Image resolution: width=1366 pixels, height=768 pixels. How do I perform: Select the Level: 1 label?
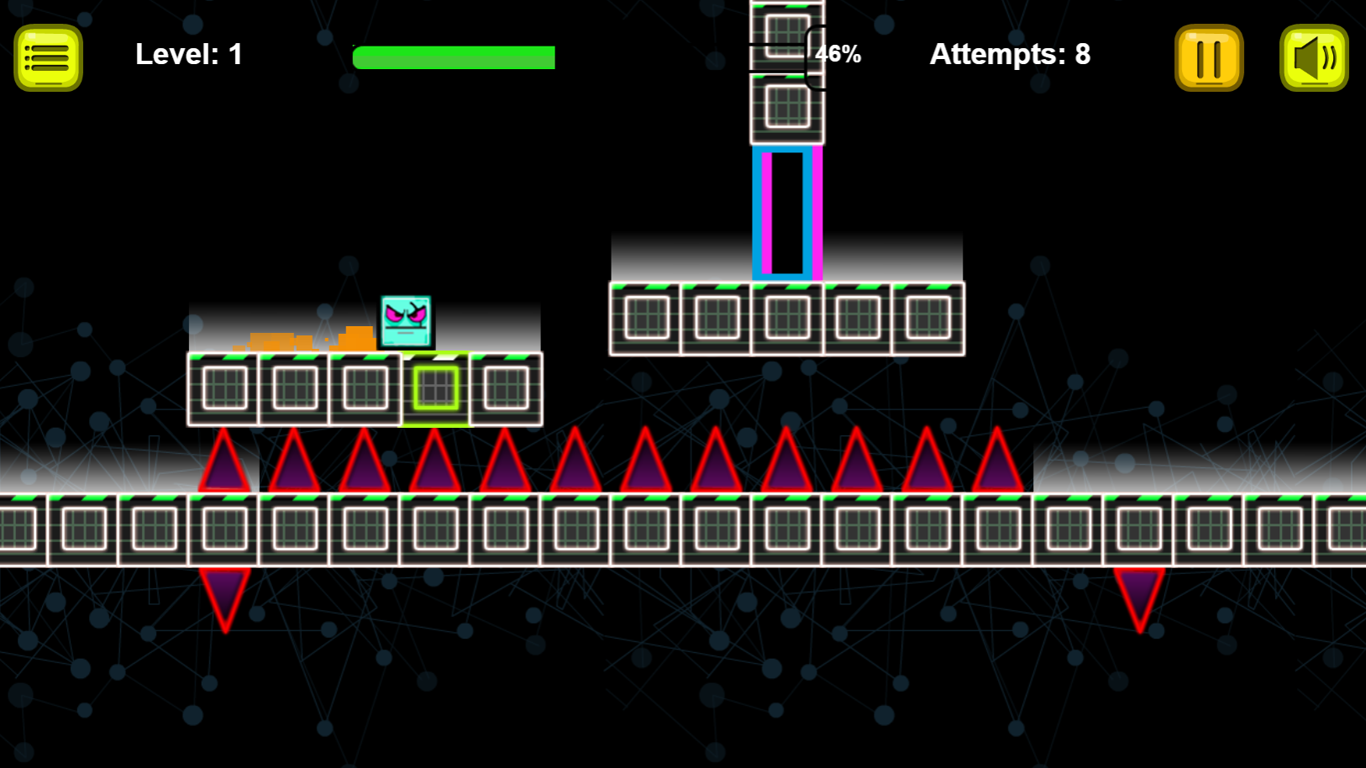[188, 54]
